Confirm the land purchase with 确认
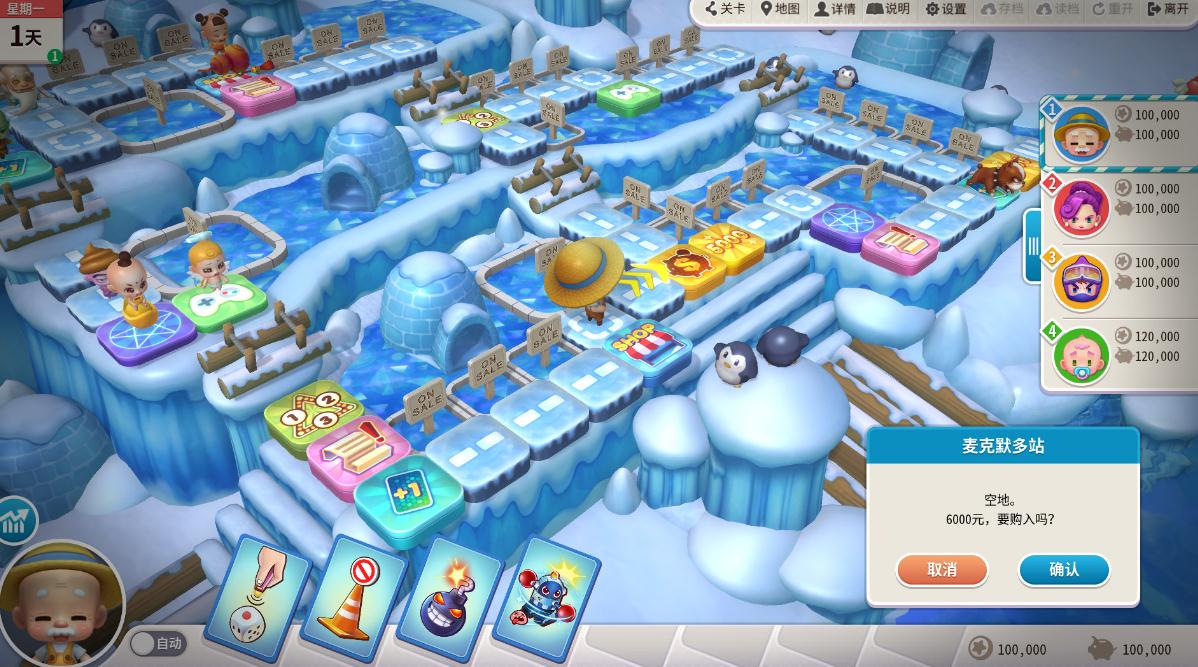The width and height of the screenshot is (1198, 667). click(1063, 570)
